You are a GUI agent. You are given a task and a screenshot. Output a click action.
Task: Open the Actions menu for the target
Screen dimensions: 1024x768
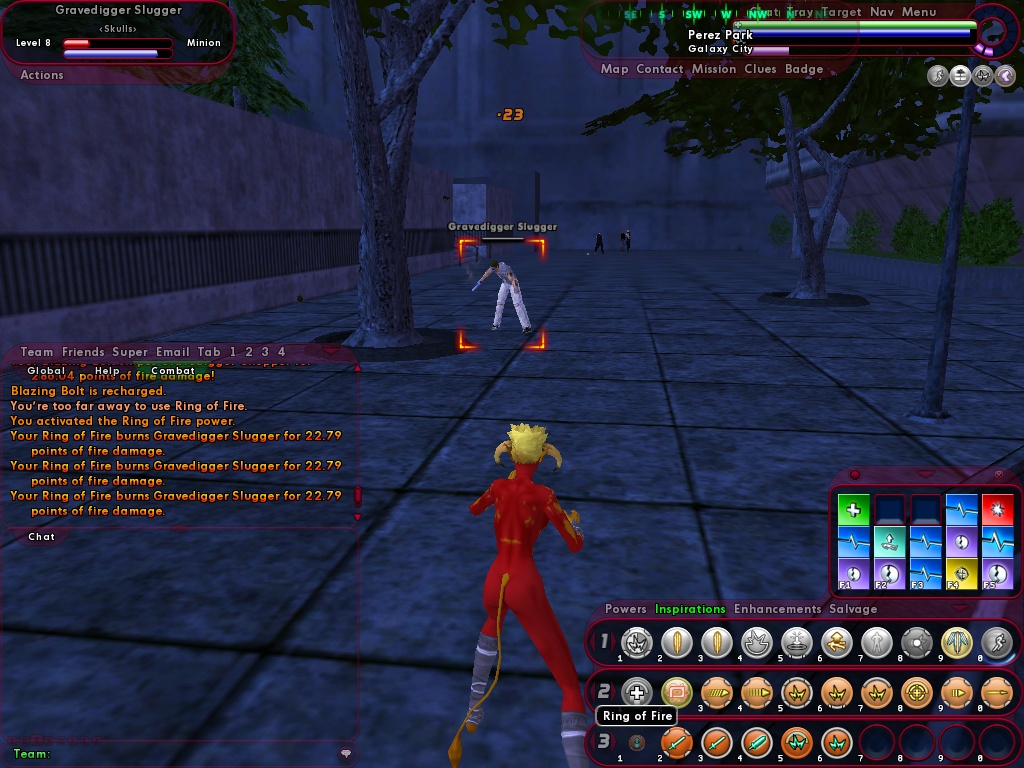(x=42, y=75)
